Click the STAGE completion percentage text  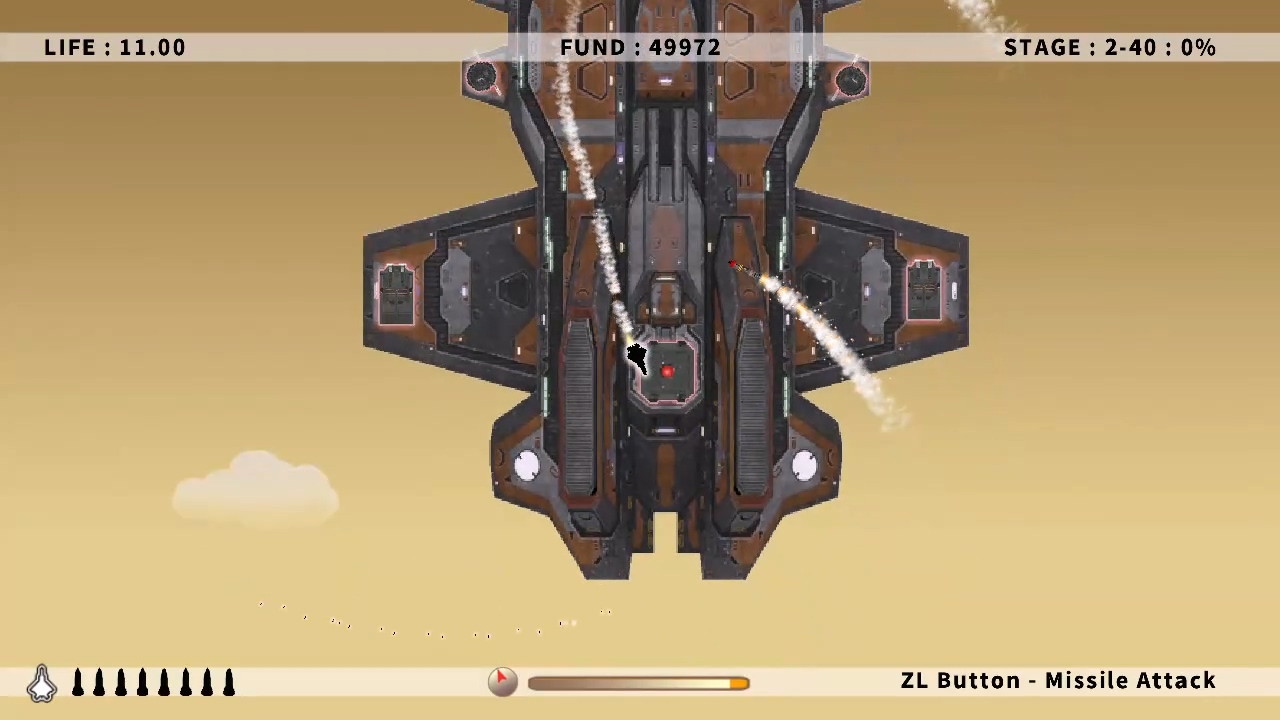point(1197,47)
